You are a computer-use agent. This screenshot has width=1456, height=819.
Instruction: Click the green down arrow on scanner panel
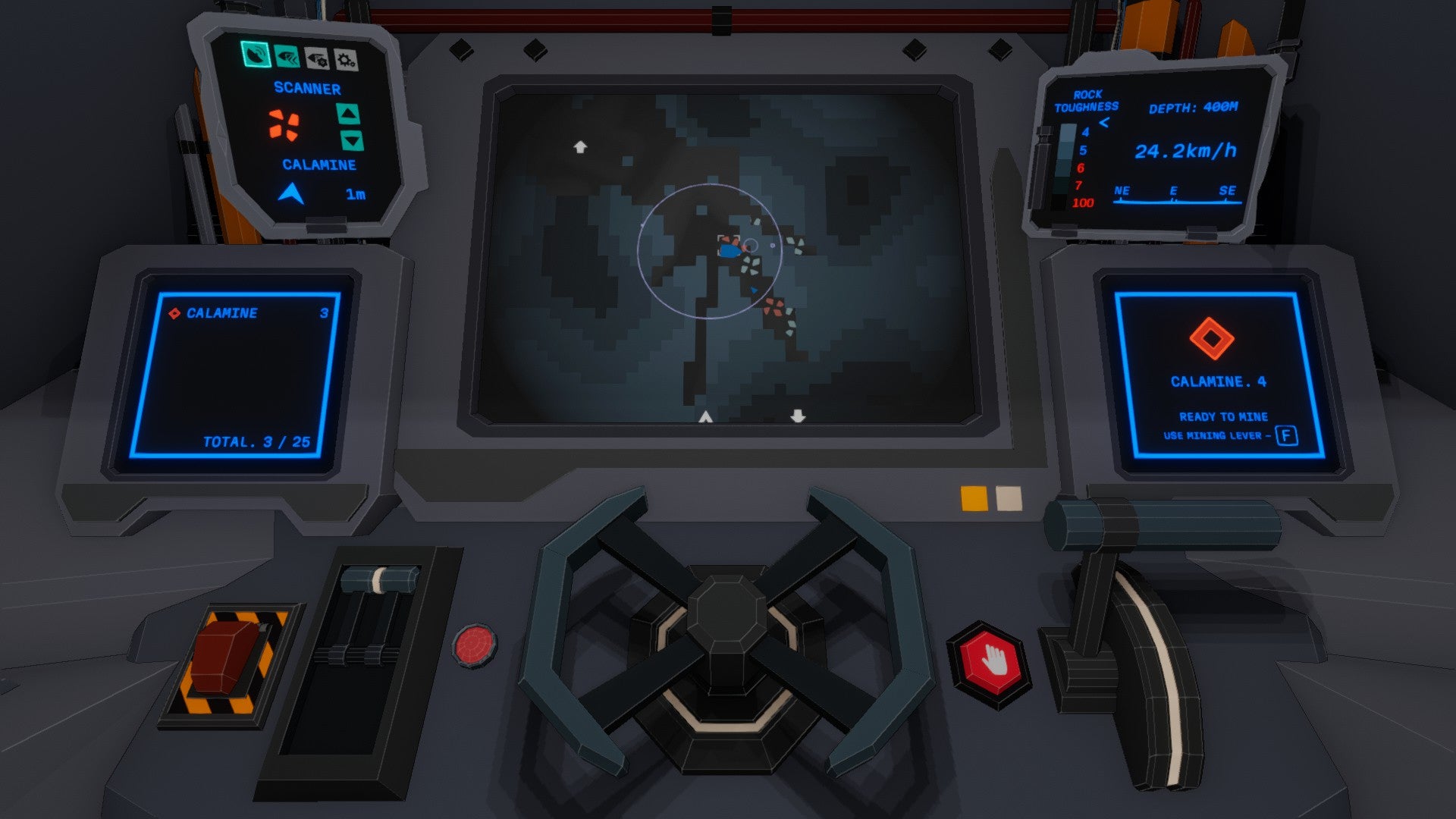tap(352, 139)
